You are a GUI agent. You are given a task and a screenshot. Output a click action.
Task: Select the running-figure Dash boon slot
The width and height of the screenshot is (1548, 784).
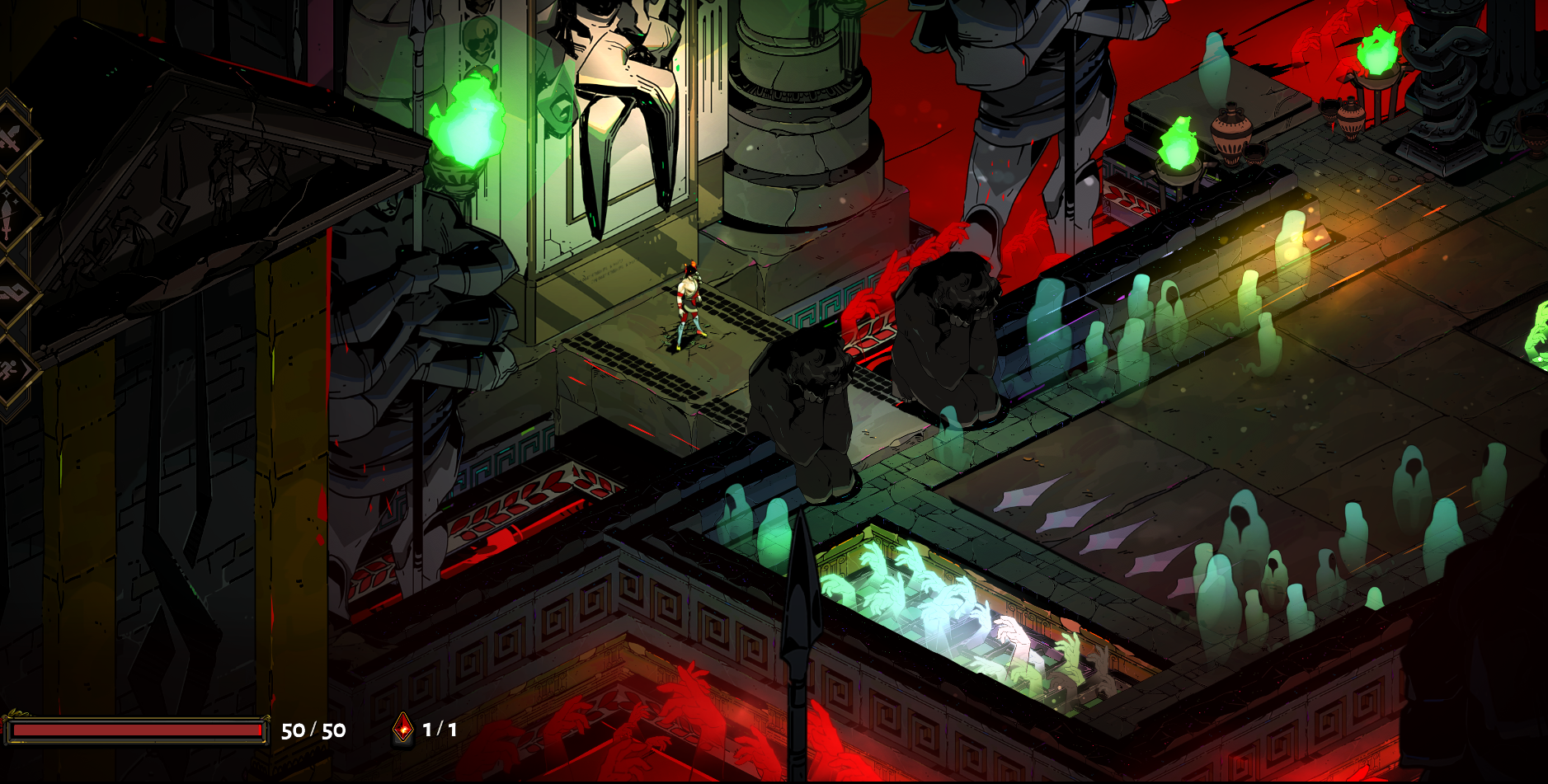click(x=10, y=370)
